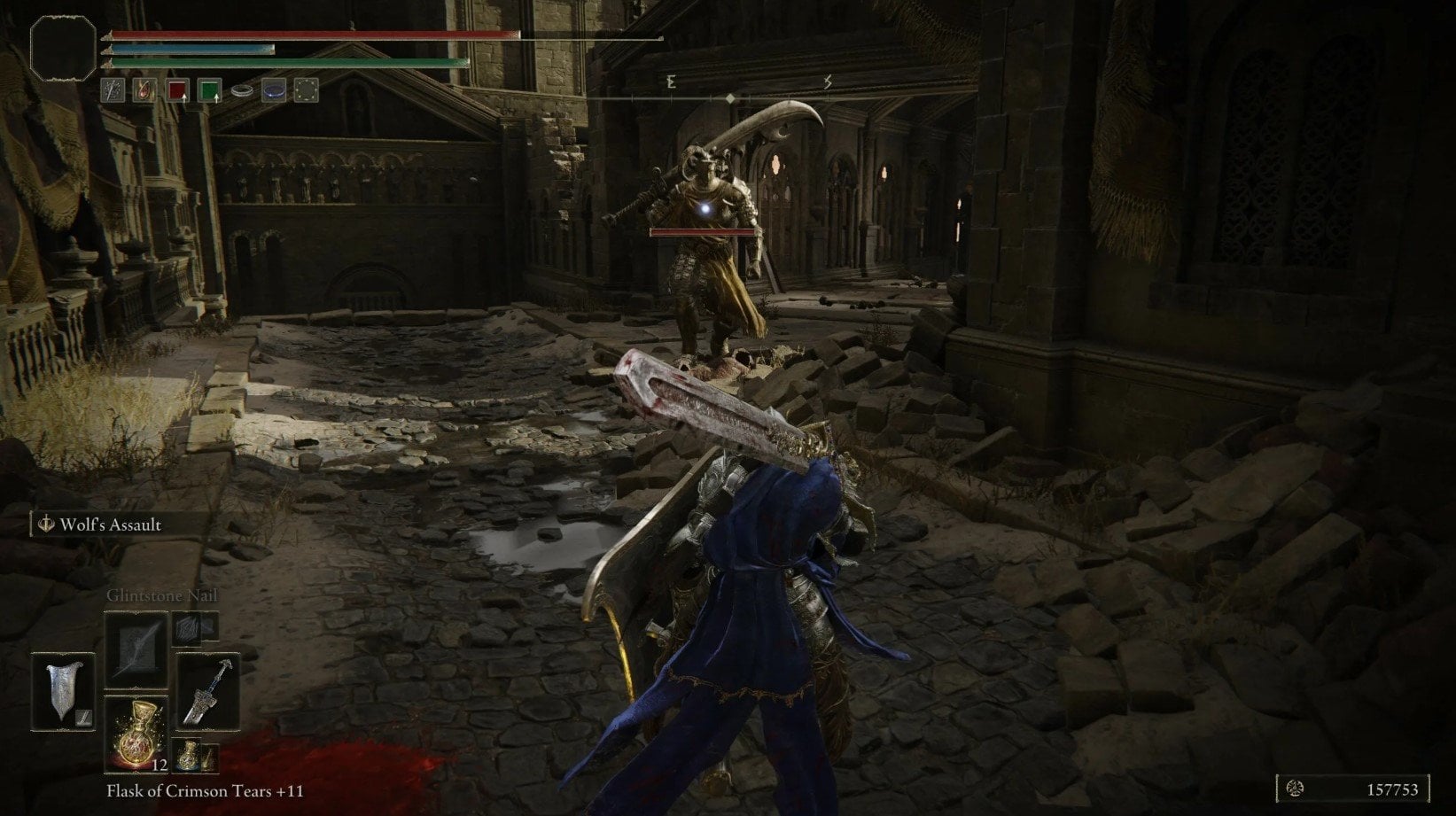The height and width of the screenshot is (816, 1456).
Task: Click the flame teardrop status effect icon
Action: [144, 90]
